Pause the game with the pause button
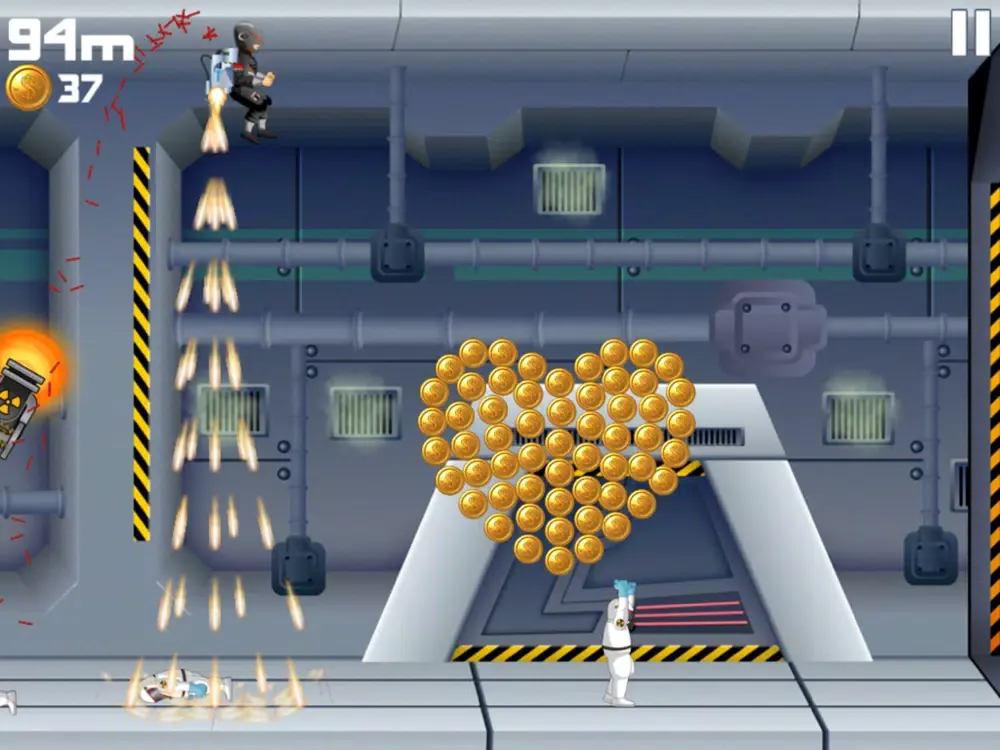Screen dimensions: 1000x750 point(969,32)
